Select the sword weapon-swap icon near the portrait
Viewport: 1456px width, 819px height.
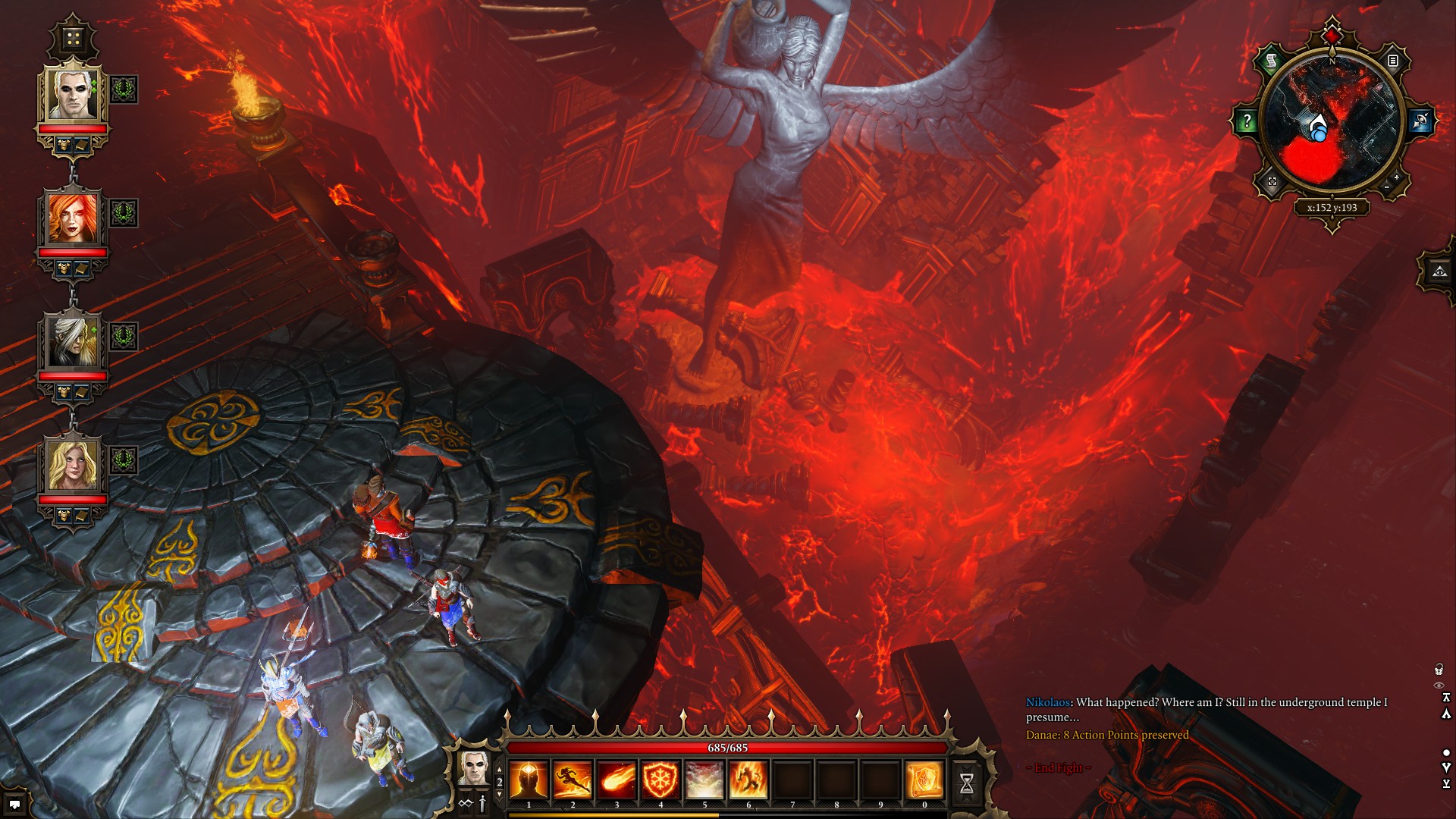482,805
